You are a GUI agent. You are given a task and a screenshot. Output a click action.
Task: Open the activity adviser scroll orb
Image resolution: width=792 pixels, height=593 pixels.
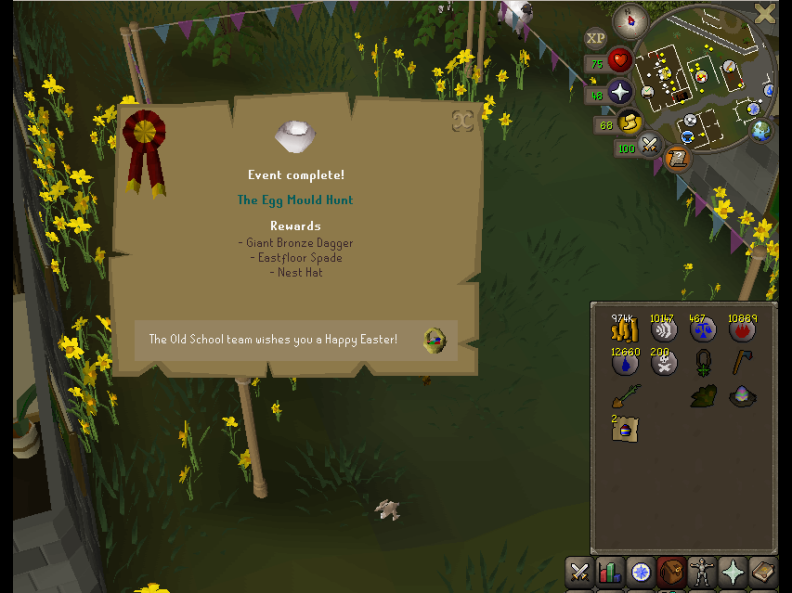pos(677,158)
